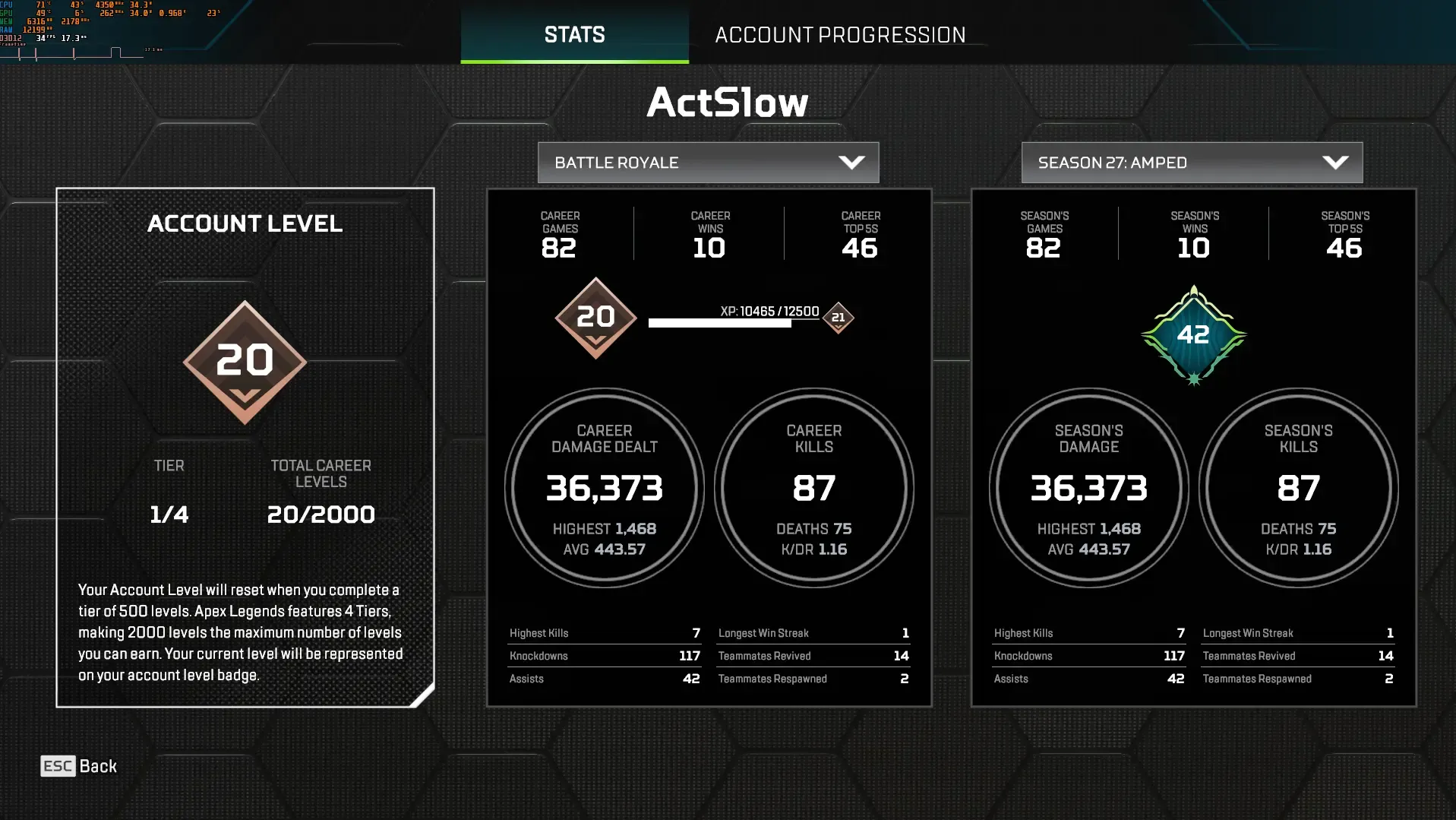Click the level 21 badge next to XP bar

tap(838, 317)
